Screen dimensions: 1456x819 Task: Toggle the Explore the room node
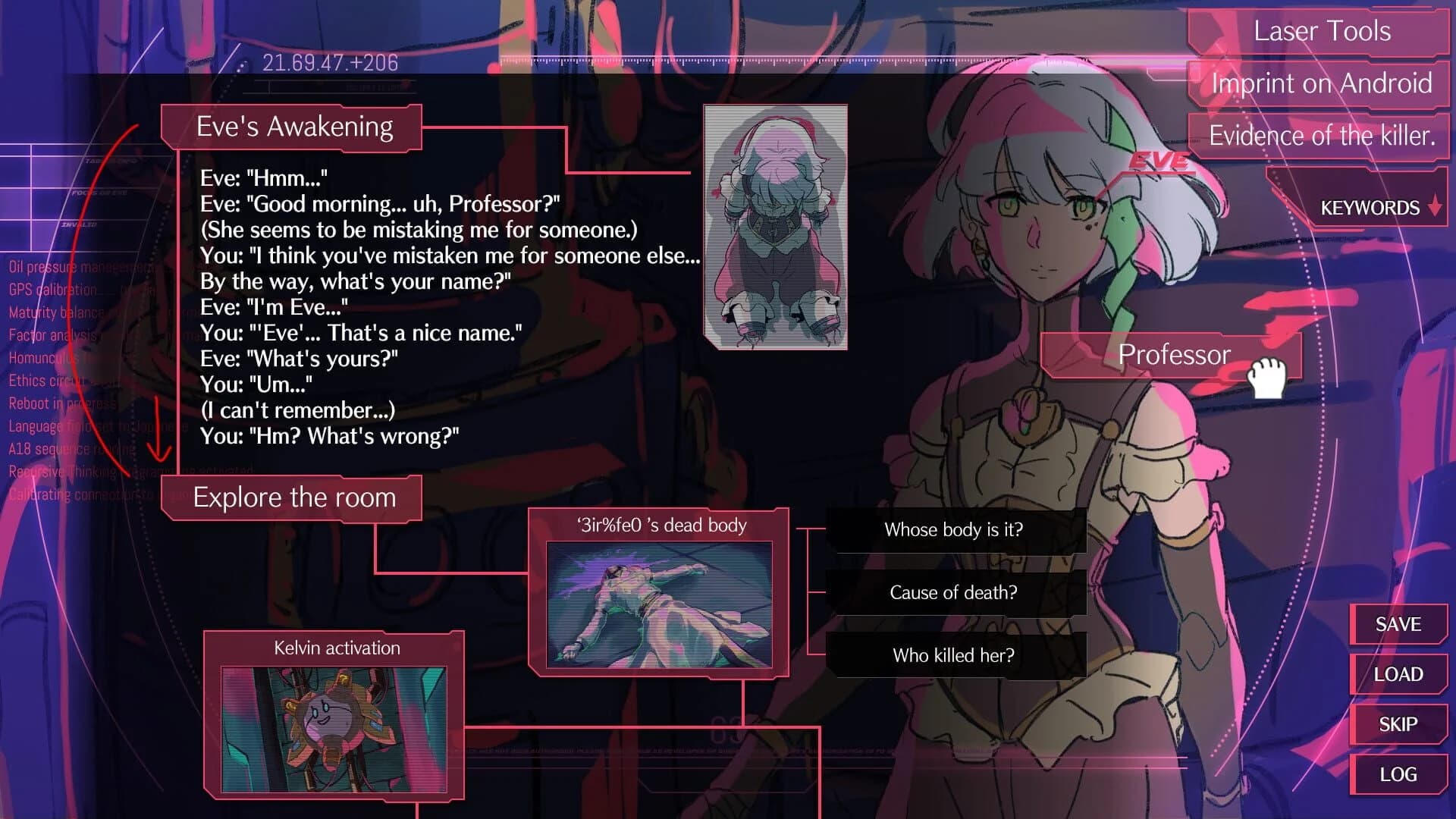294,497
